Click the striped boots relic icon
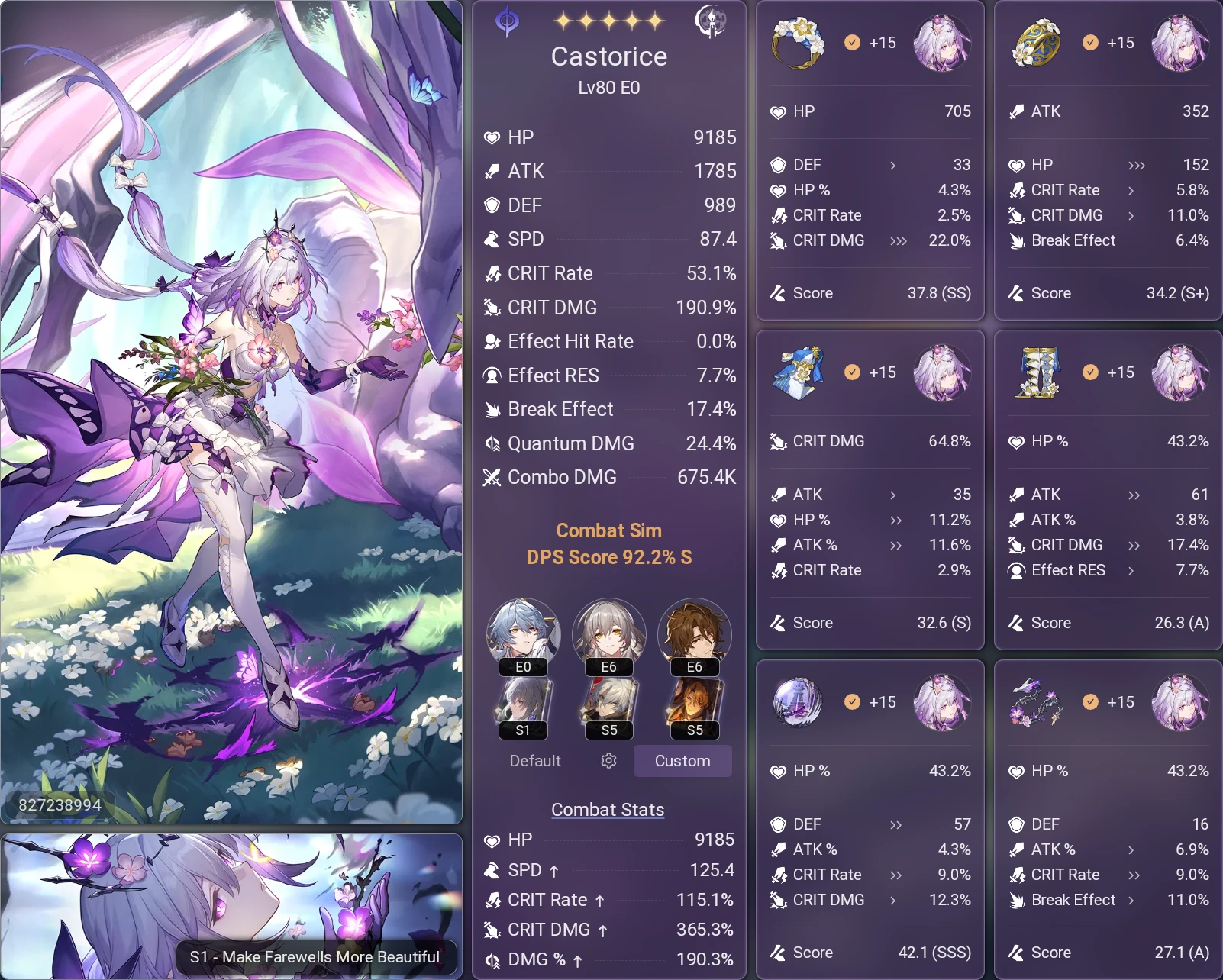This screenshot has width=1223, height=980. [1036, 373]
